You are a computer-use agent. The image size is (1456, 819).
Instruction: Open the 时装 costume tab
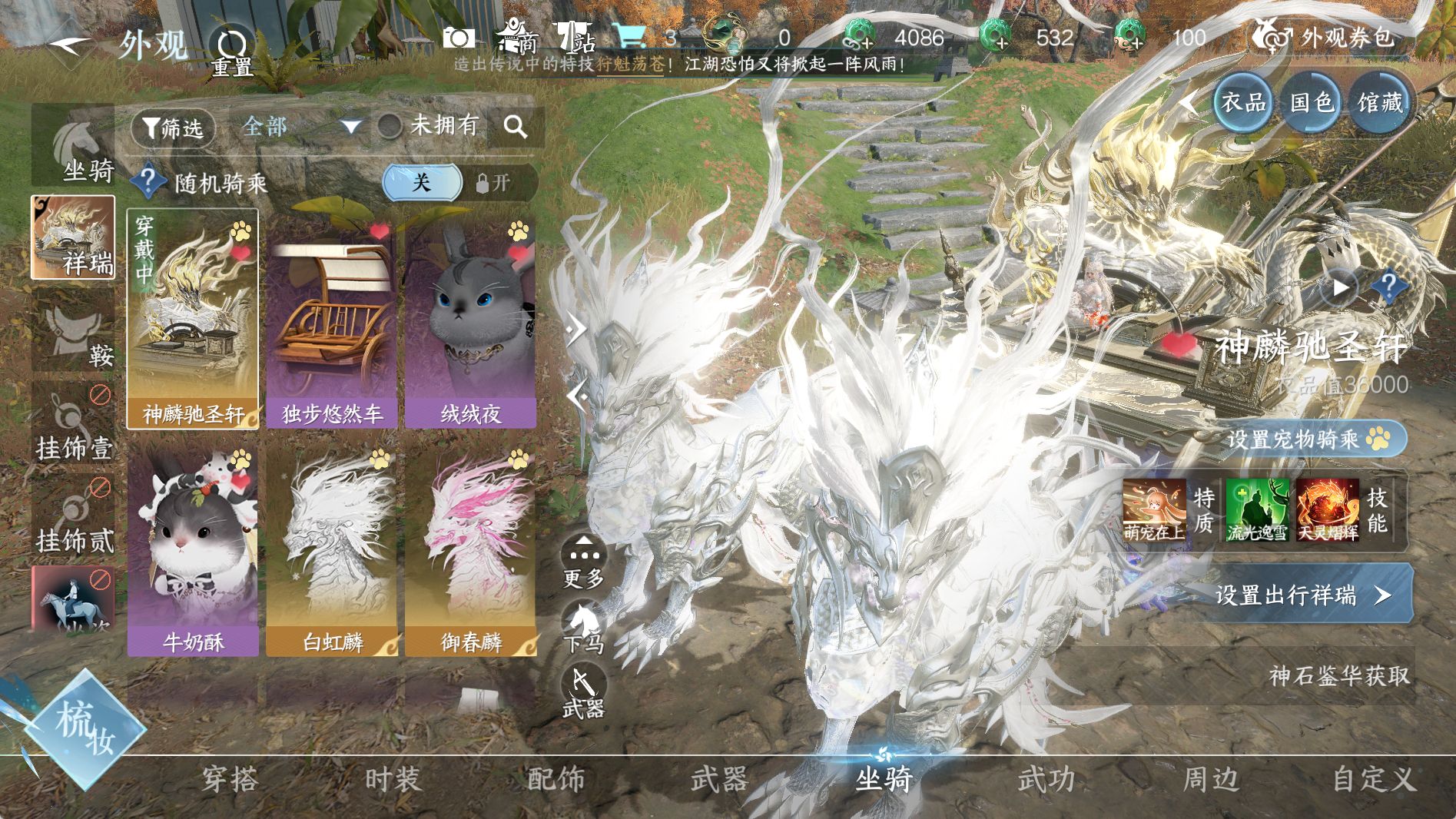393,780
